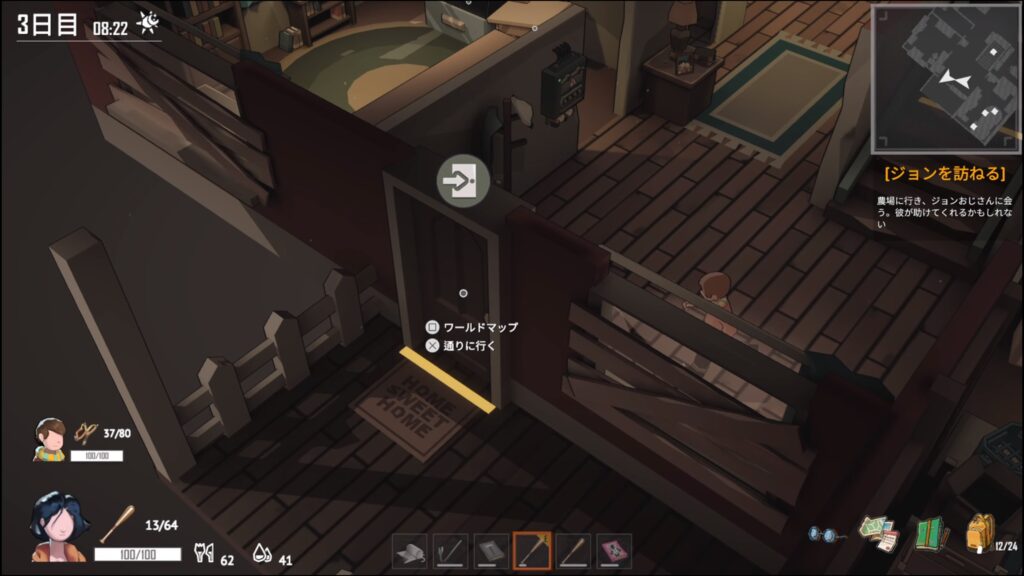This screenshot has width=1024, height=576.
Task: Select the baseball bat hotbar slot
Action: tap(572, 551)
